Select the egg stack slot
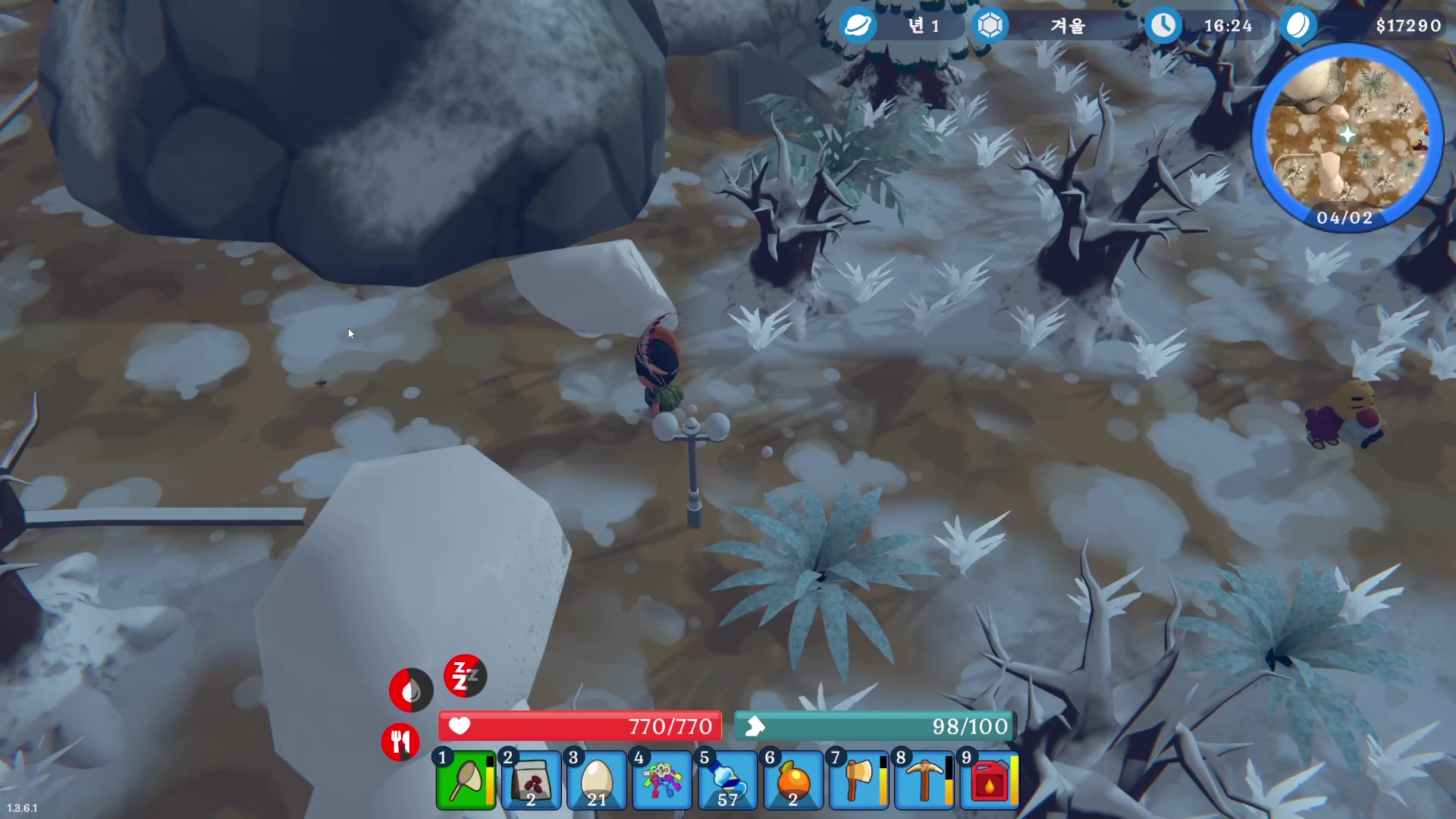The image size is (1456, 819). click(596, 780)
